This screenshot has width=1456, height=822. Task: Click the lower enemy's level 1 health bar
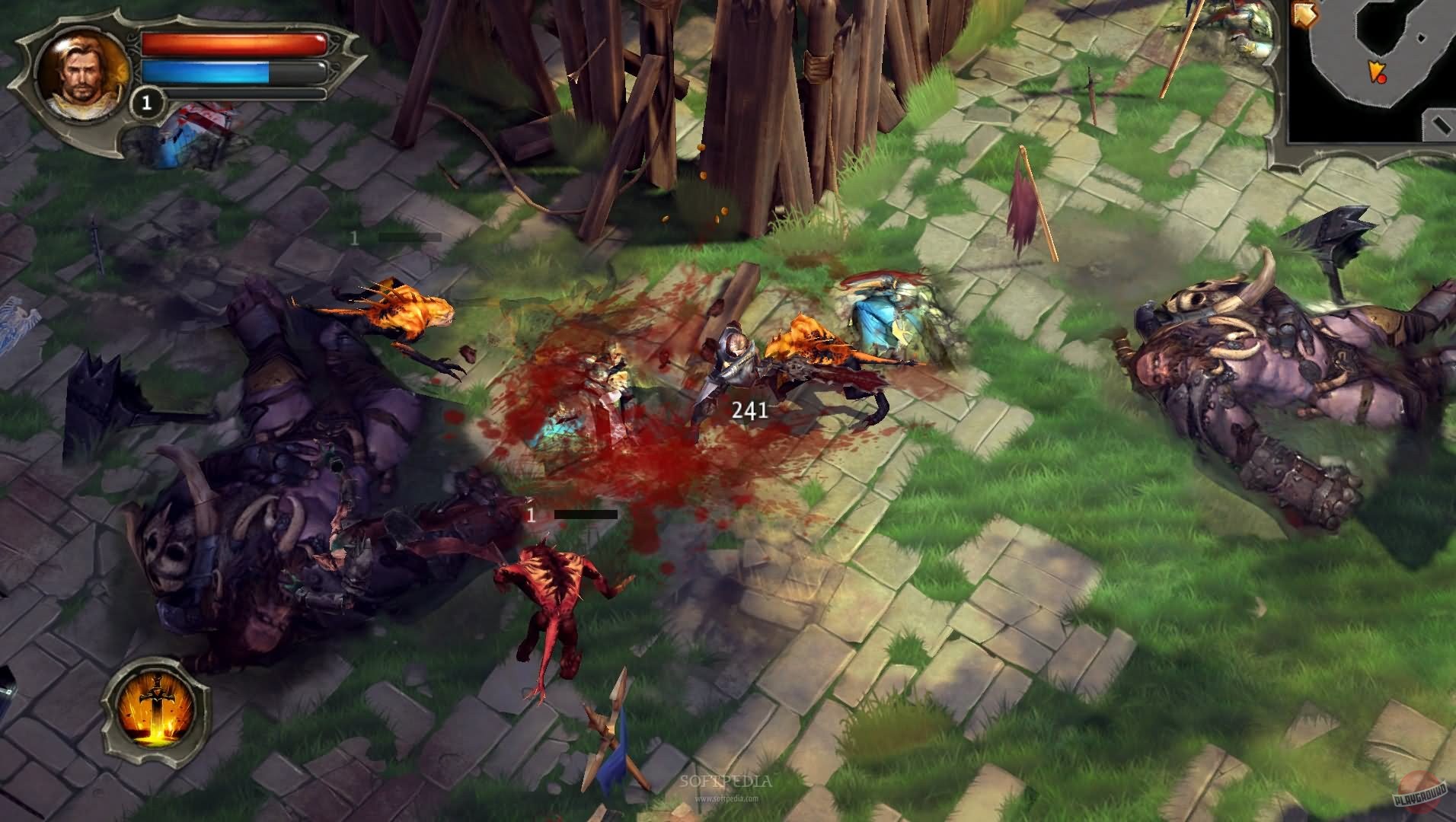[586, 515]
